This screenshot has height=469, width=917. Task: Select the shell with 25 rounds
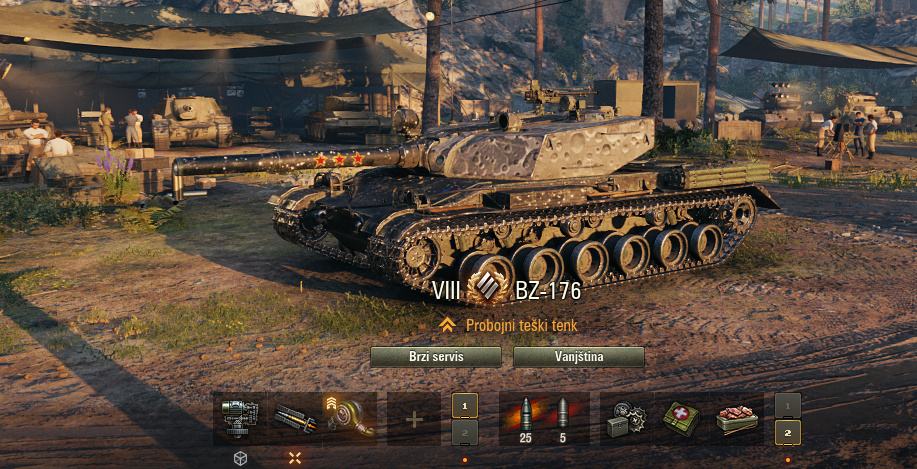tap(525, 418)
